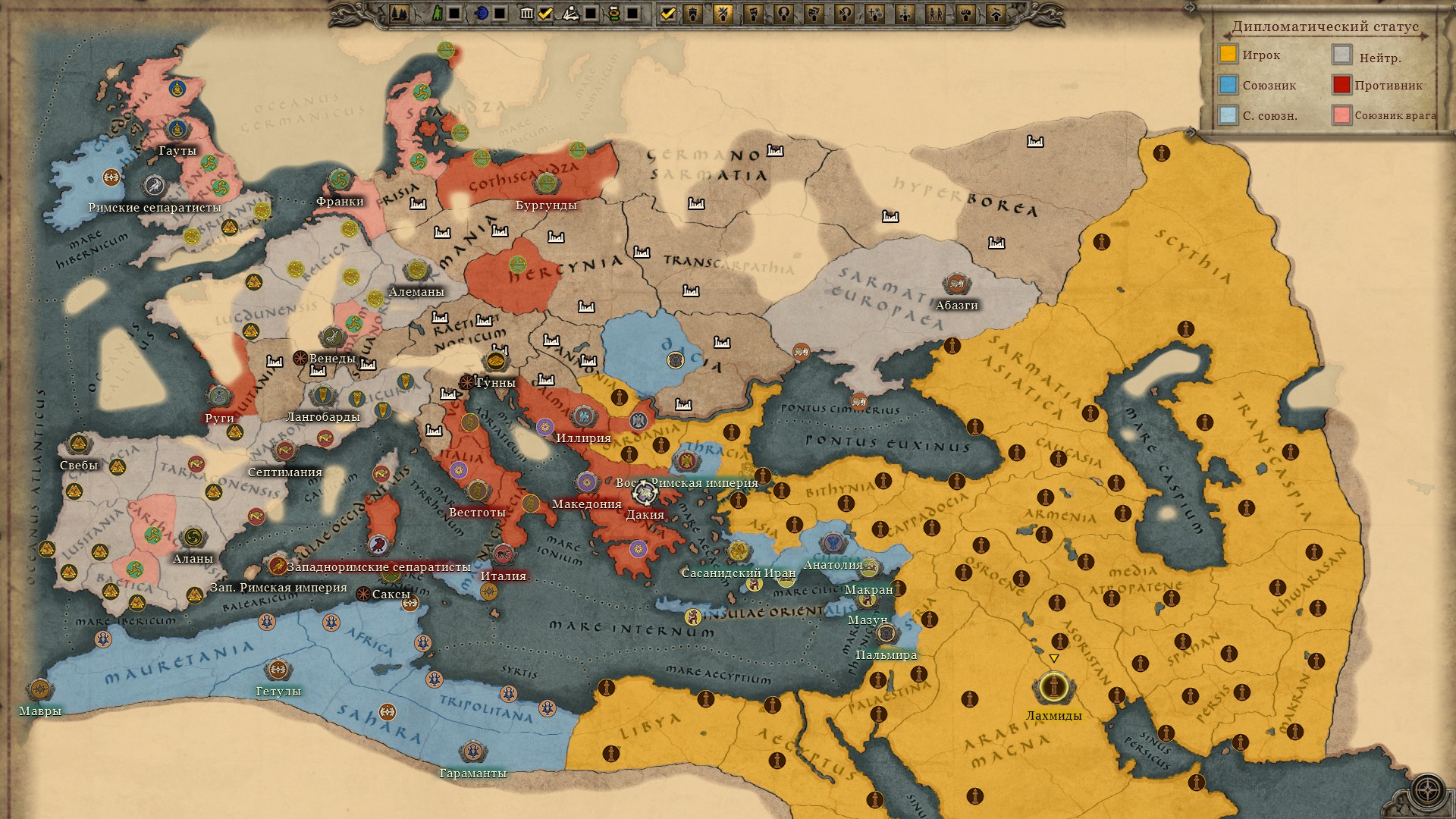Tick the checkbox beside the green soldier icon
Viewport: 1456px width, 819px height.
453,13
